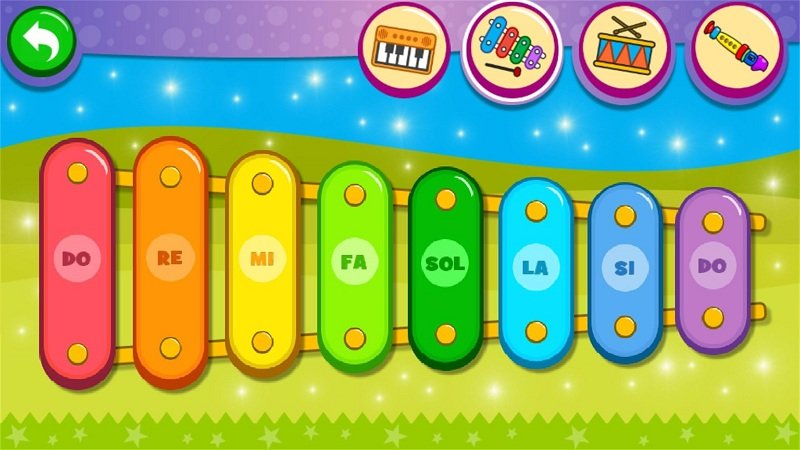Hit the purple high DO bar
Image resolution: width=800 pixels, height=450 pixels.
click(712, 267)
